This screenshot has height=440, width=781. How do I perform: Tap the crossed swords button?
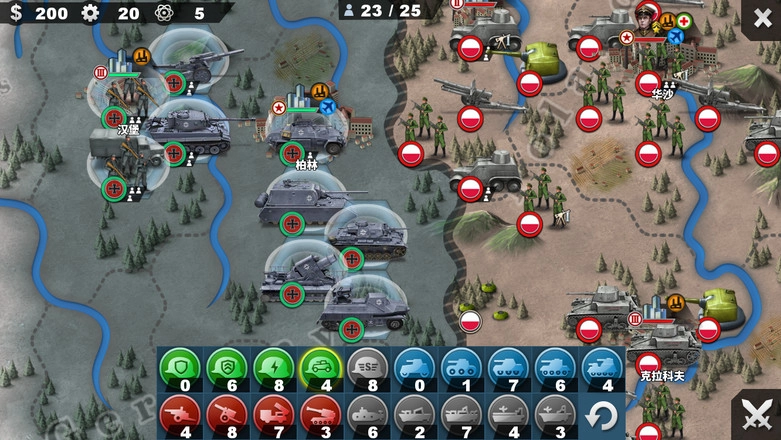(756, 415)
